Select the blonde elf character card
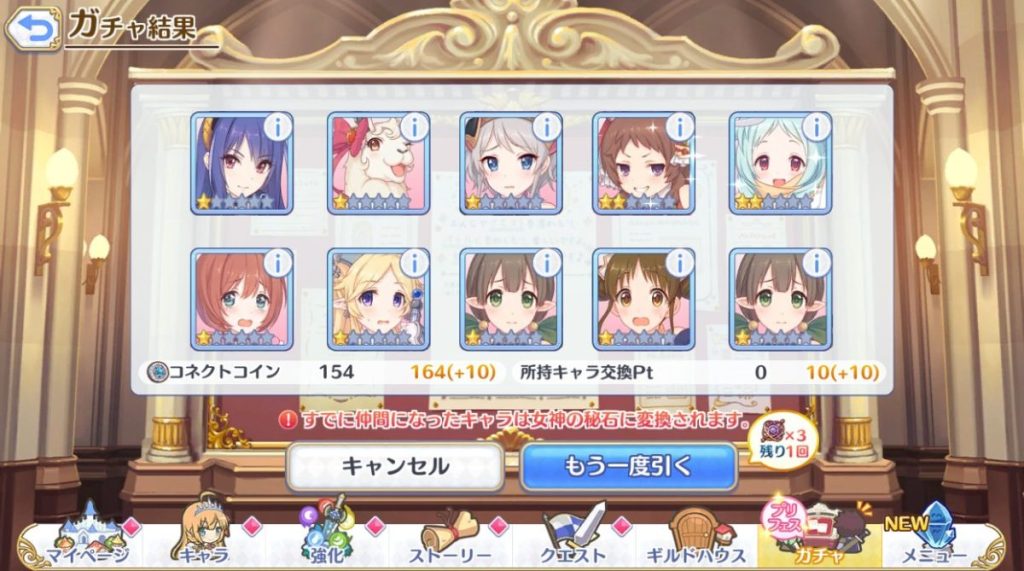This screenshot has height=571, width=1024. [x=377, y=300]
